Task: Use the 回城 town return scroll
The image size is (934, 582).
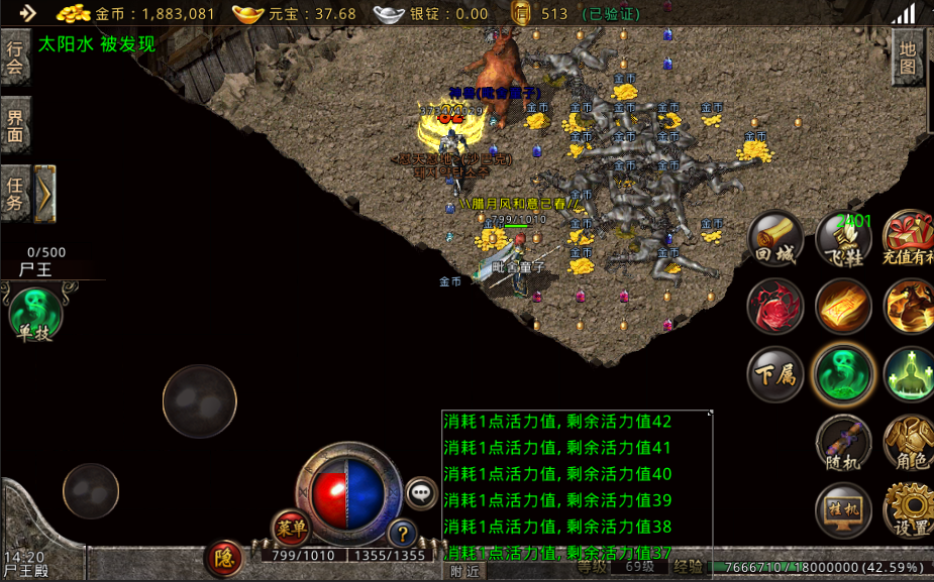Action: point(775,240)
